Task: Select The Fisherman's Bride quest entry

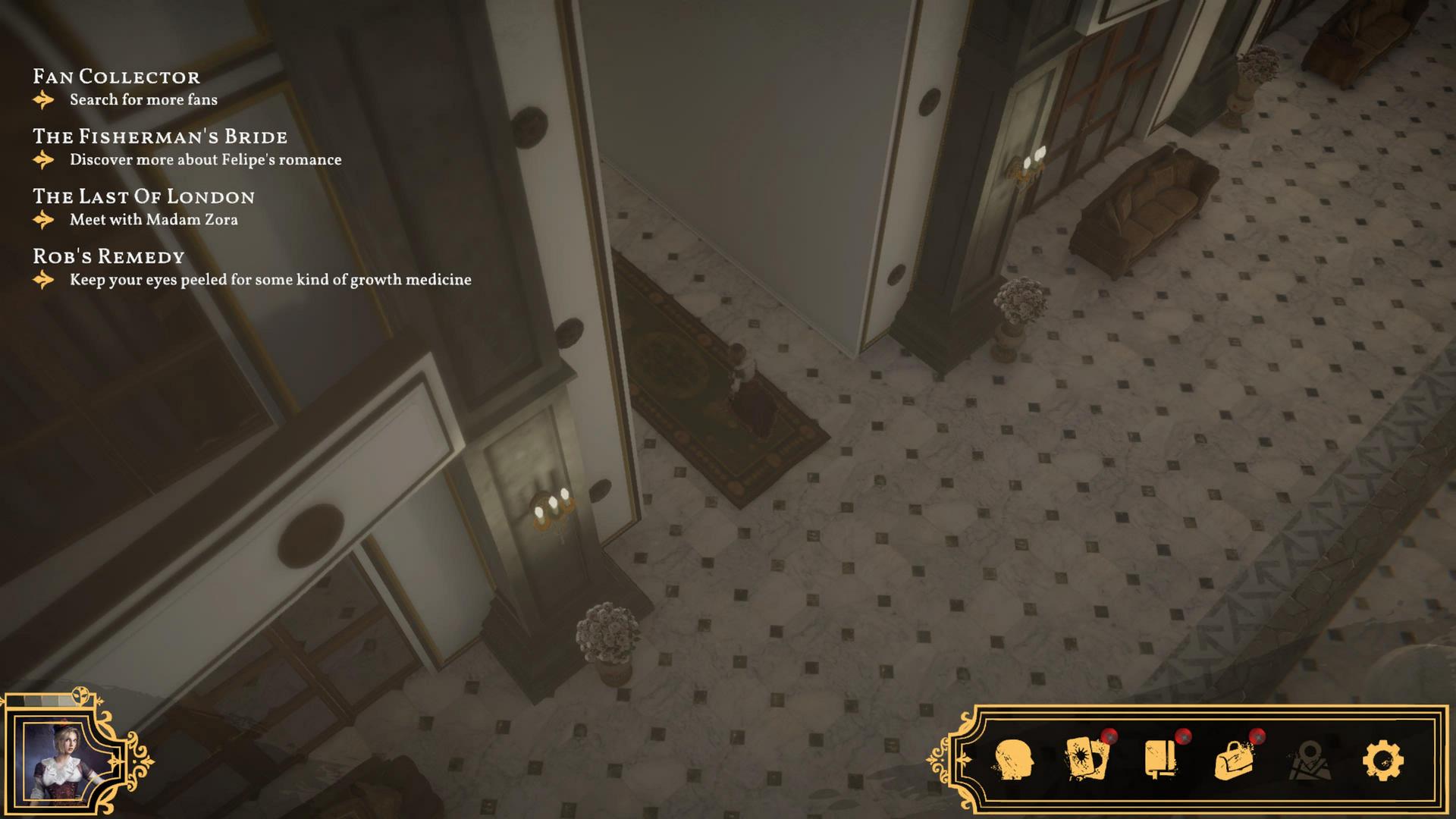Action: click(x=160, y=136)
